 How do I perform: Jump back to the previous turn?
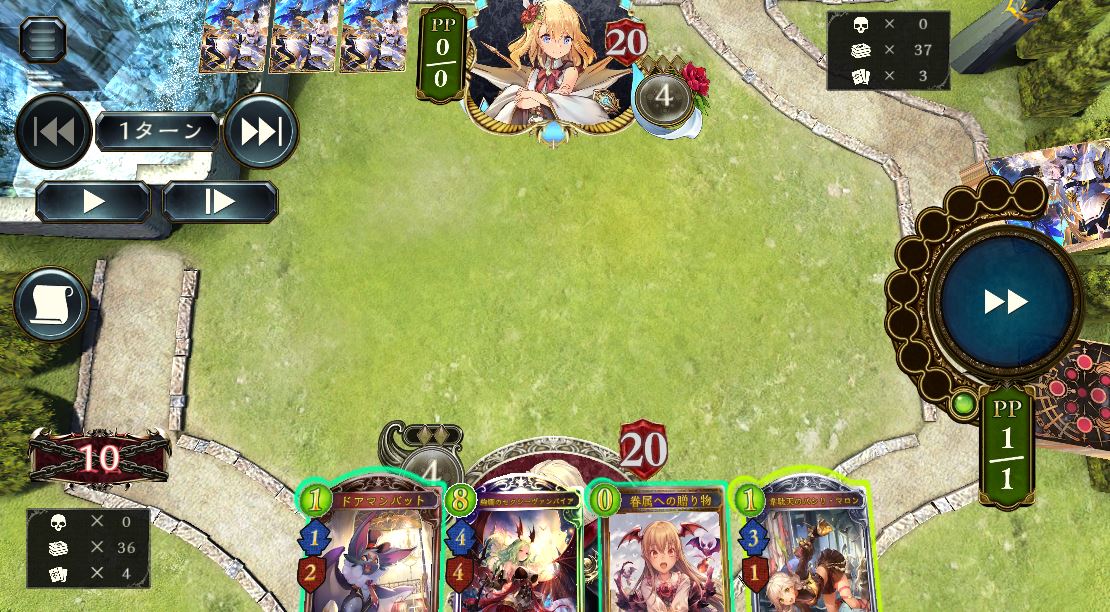click(53, 131)
